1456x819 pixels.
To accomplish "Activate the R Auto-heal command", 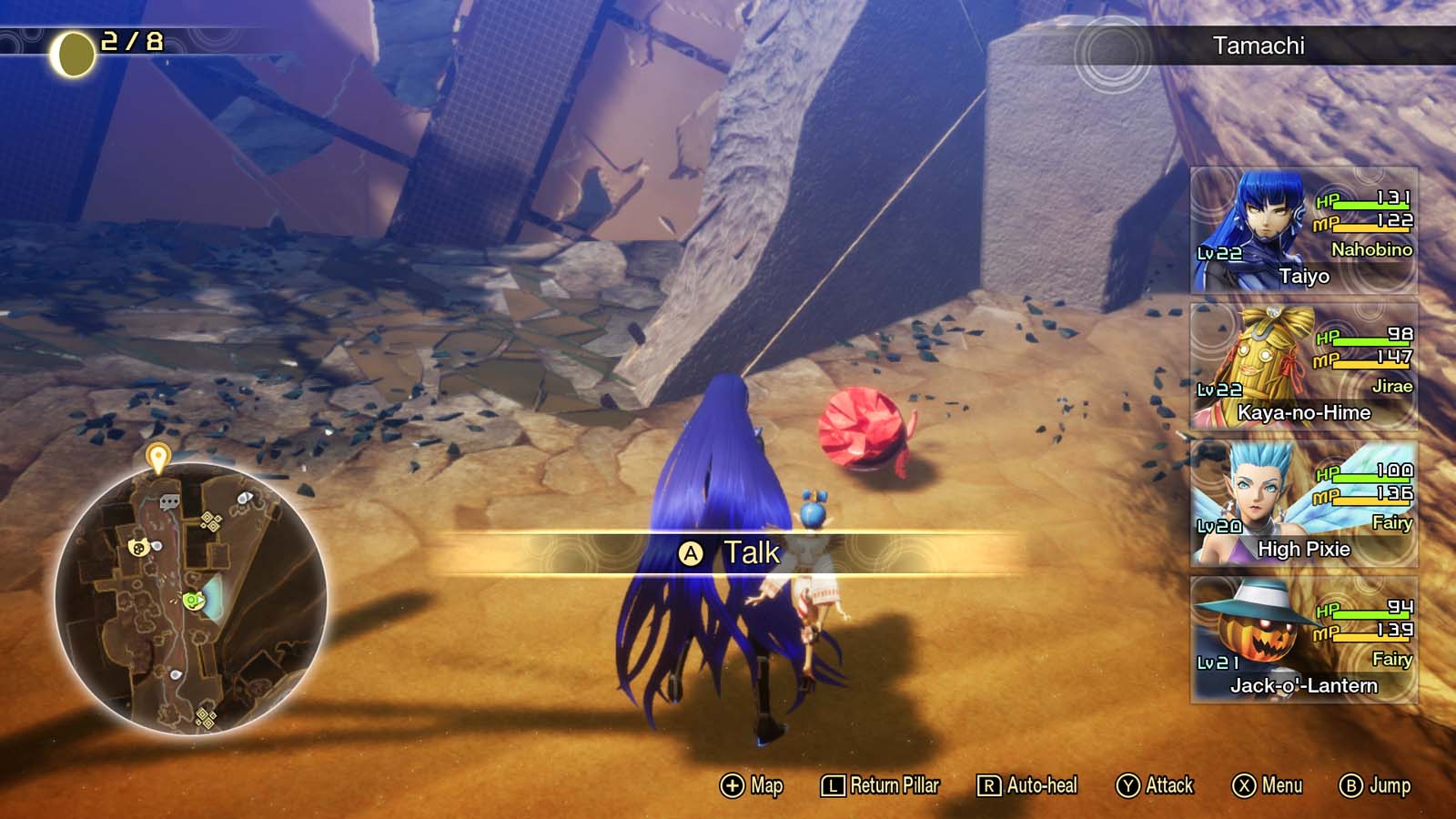I will click(x=1026, y=784).
